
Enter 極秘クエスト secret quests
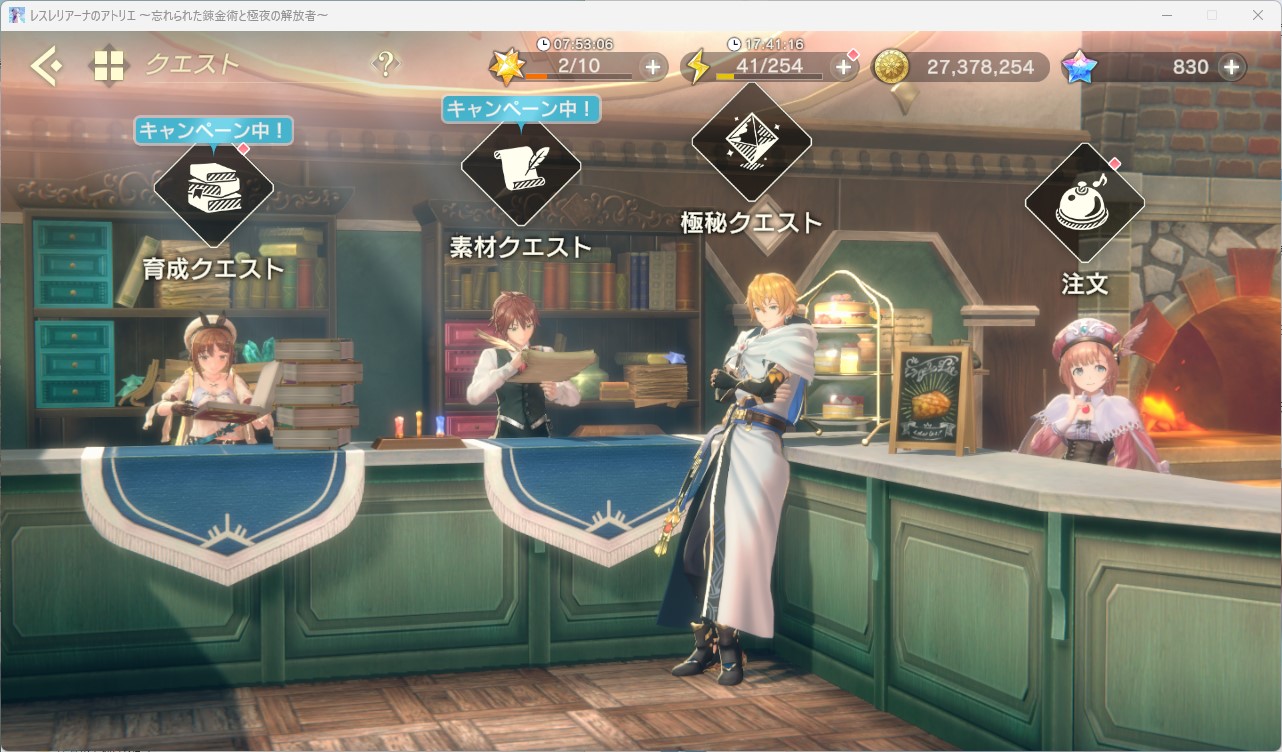coord(751,143)
